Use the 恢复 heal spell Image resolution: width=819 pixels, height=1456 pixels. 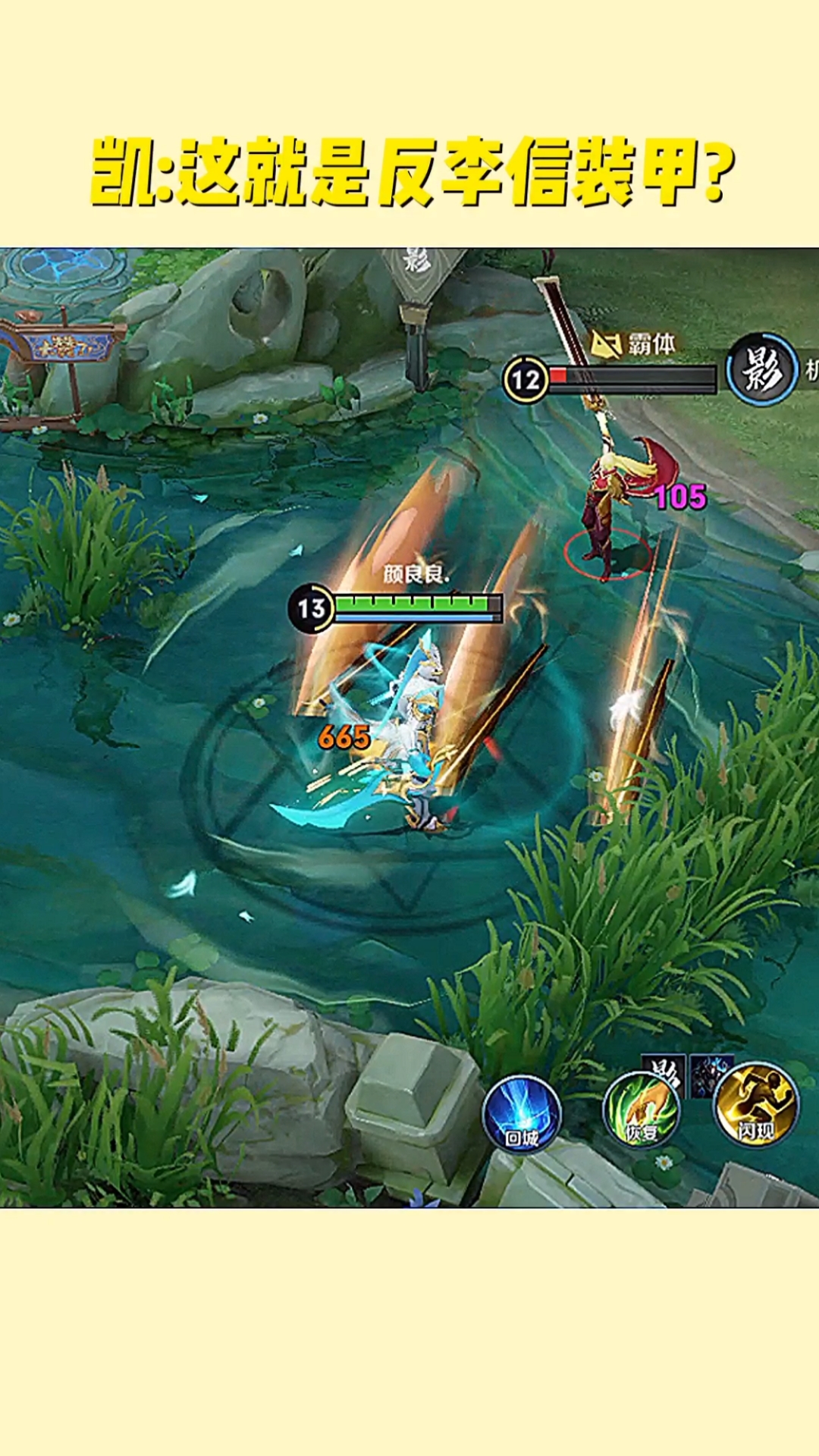coord(642,1110)
